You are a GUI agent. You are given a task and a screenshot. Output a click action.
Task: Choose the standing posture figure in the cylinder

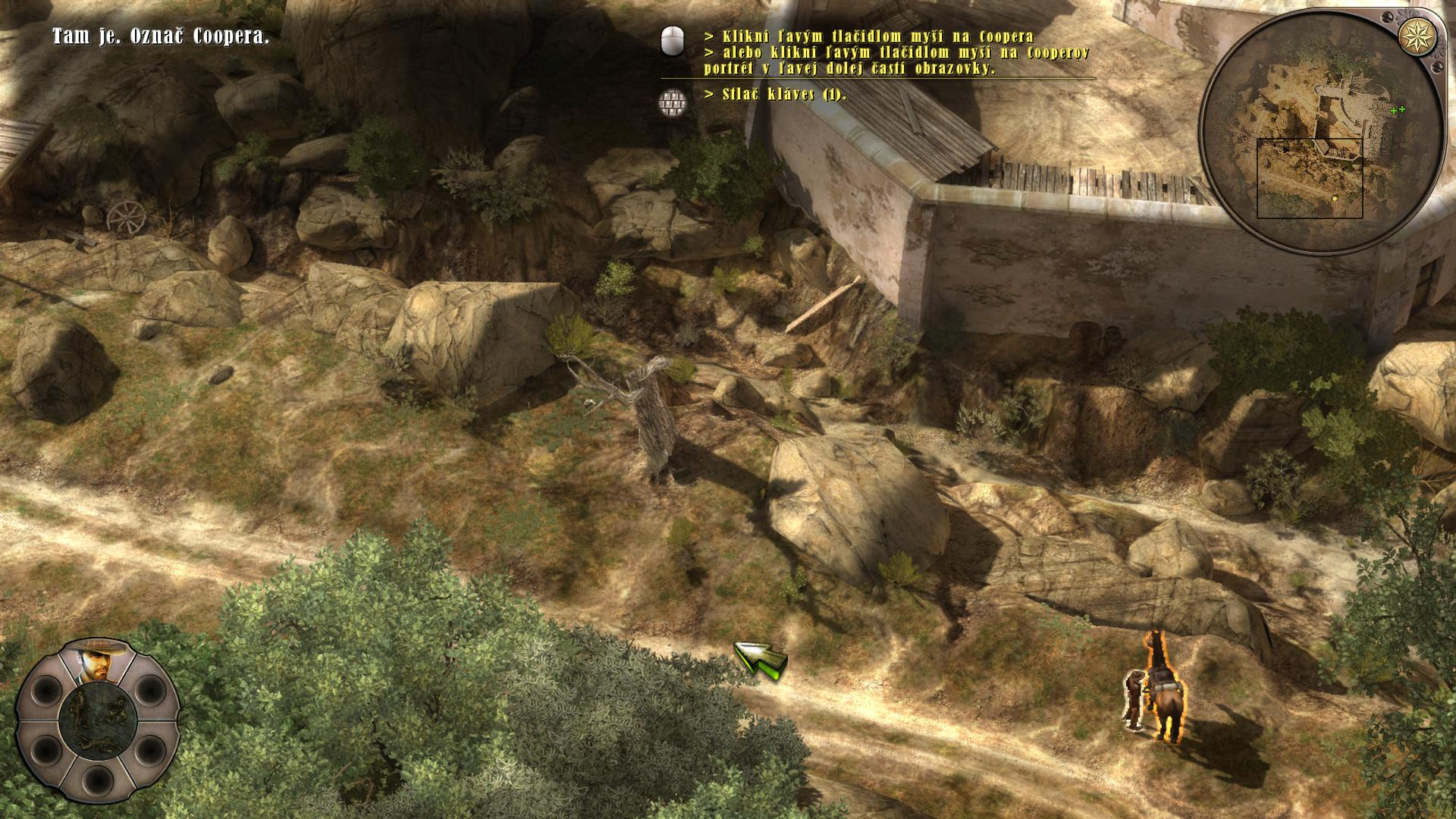(x=79, y=708)
